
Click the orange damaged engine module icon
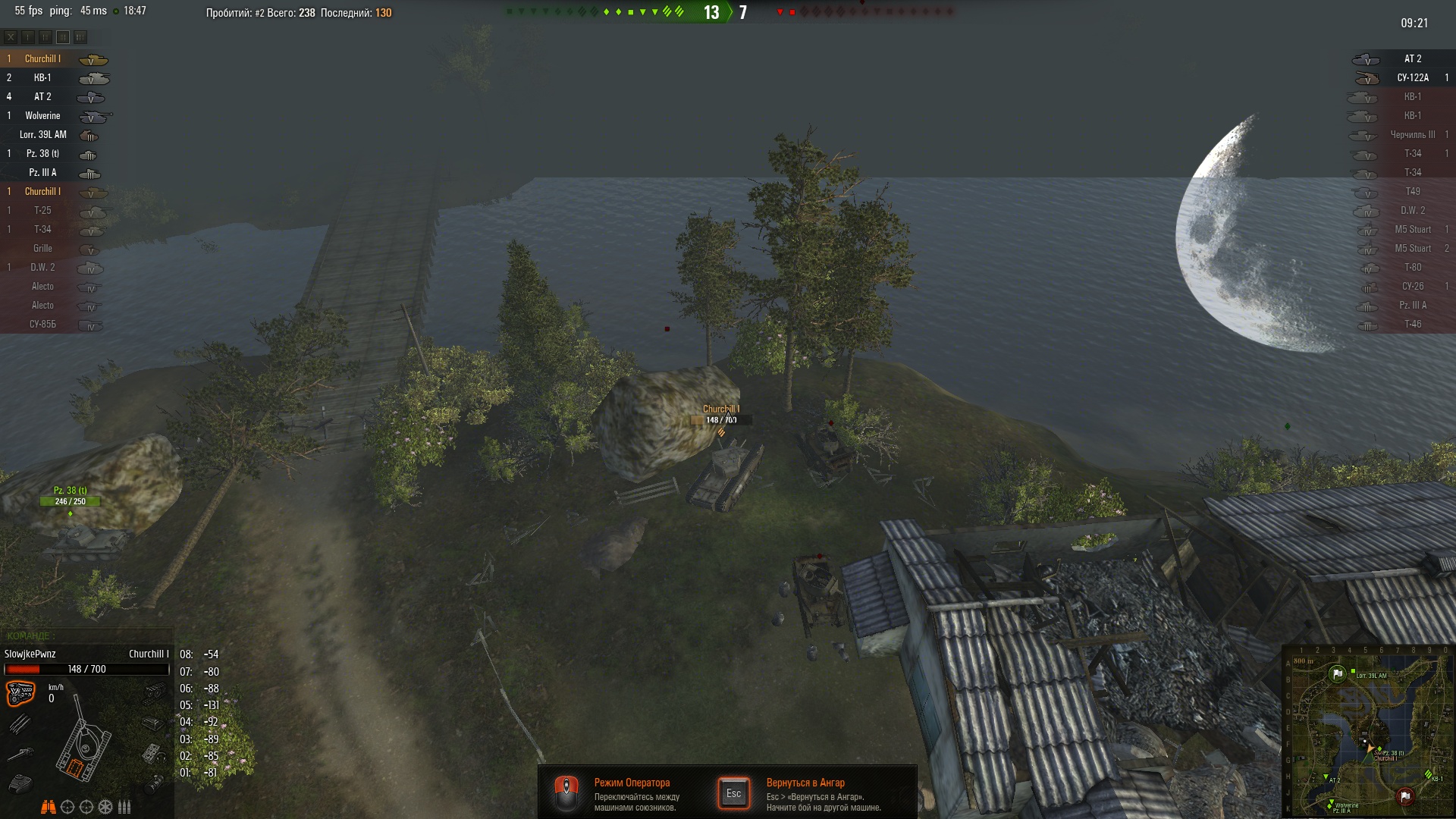(x=20, y=693)
